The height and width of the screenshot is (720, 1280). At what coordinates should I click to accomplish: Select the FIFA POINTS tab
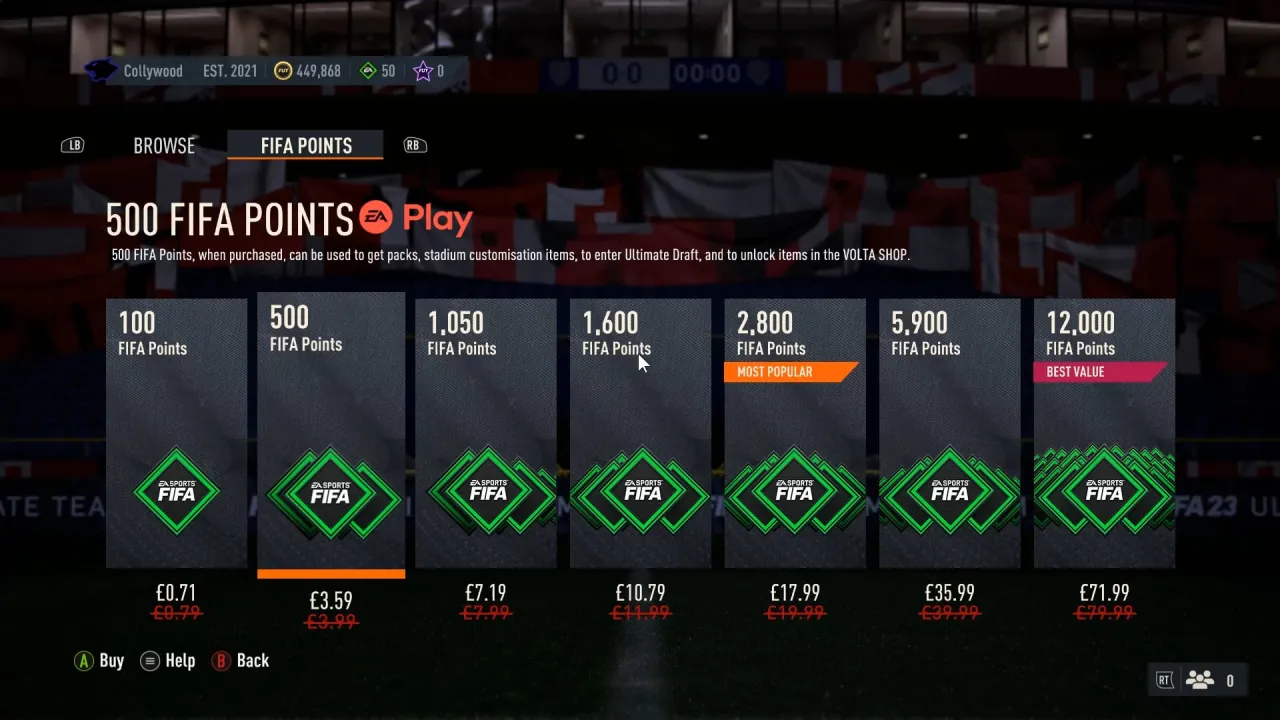coord(304,145)
